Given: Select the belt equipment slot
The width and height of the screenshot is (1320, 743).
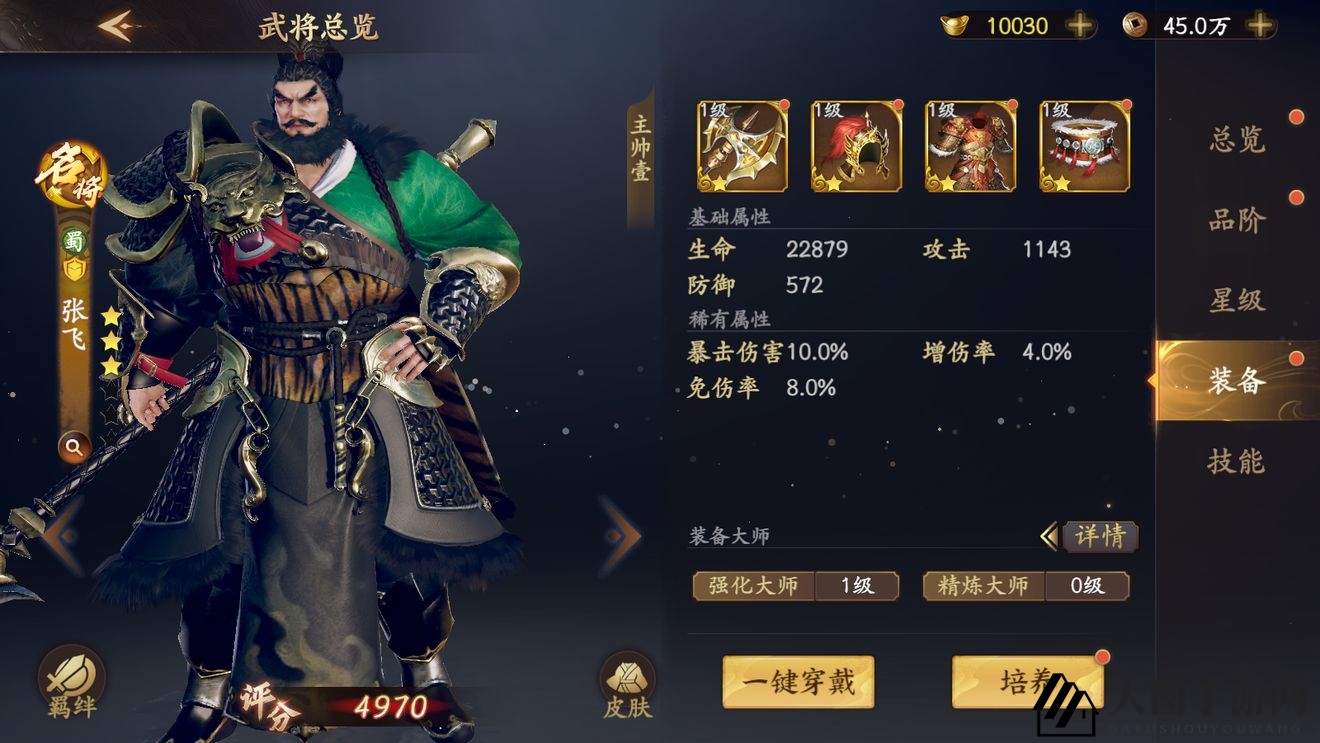Looking at the screenshot, I should point(1083,145).
